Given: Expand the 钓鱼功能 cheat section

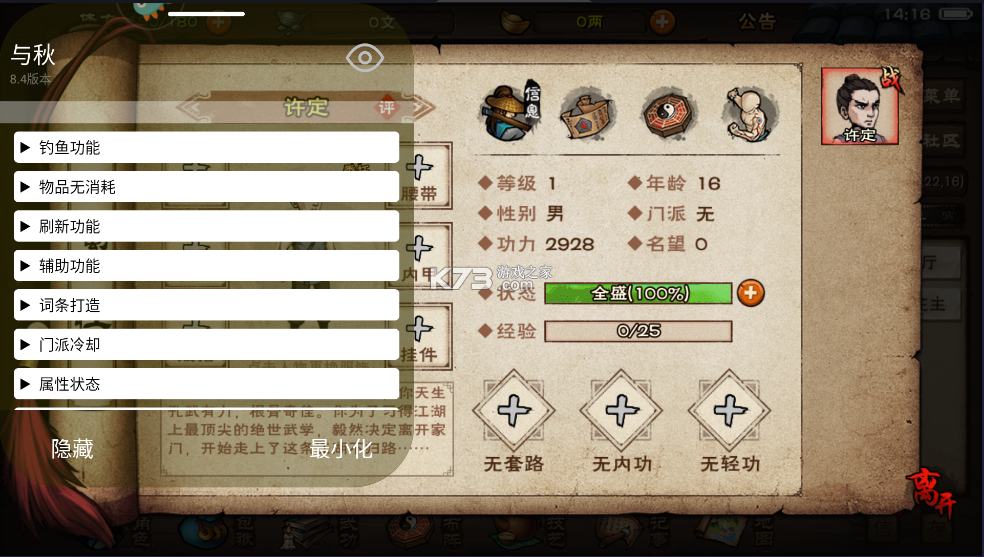Looking at the screenshot, I should tap(206, 148).
